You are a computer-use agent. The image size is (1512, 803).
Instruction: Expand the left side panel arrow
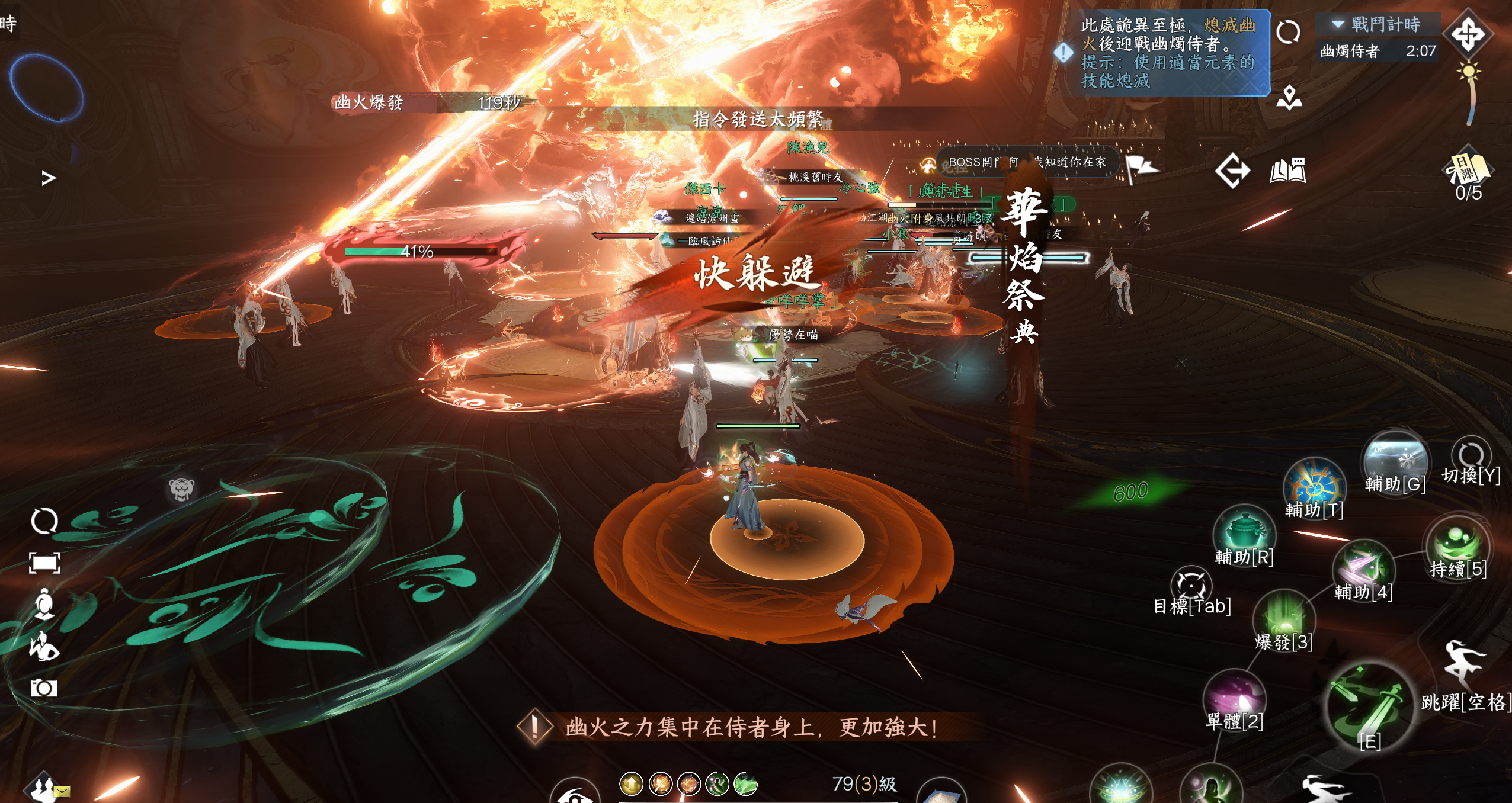pos(49,178)
